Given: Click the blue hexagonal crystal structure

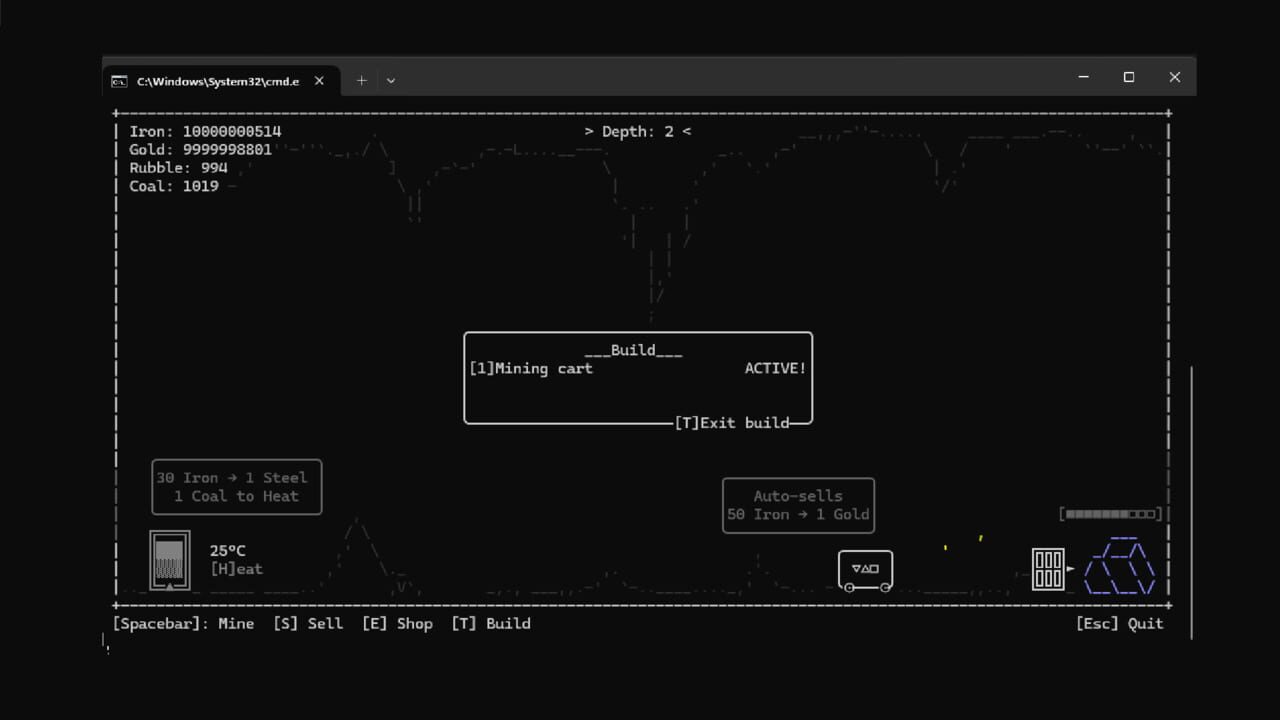Looking at the screenshot, I should pyautogui.click(x=1120, y=567).
